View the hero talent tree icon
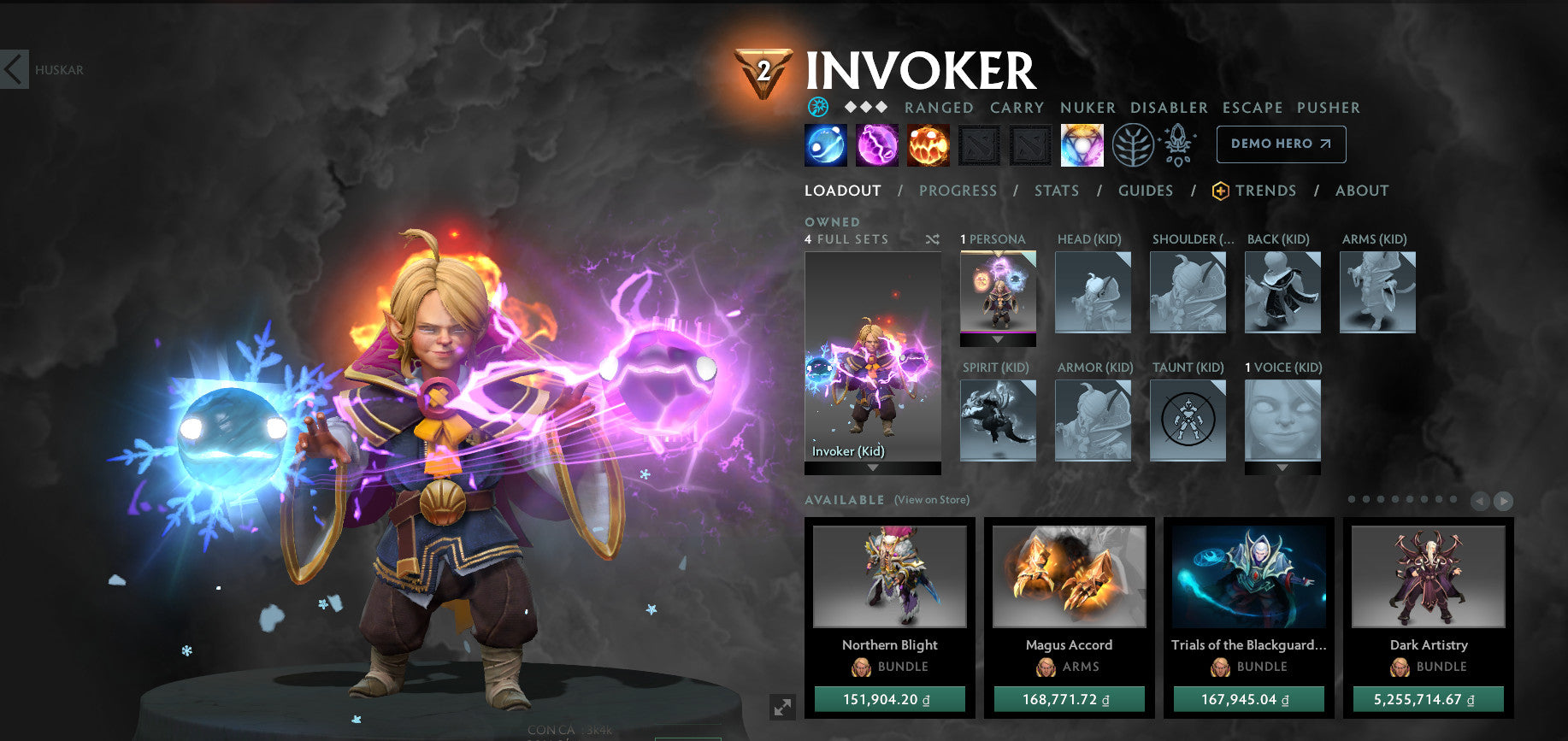 (x=1130, y=144)
